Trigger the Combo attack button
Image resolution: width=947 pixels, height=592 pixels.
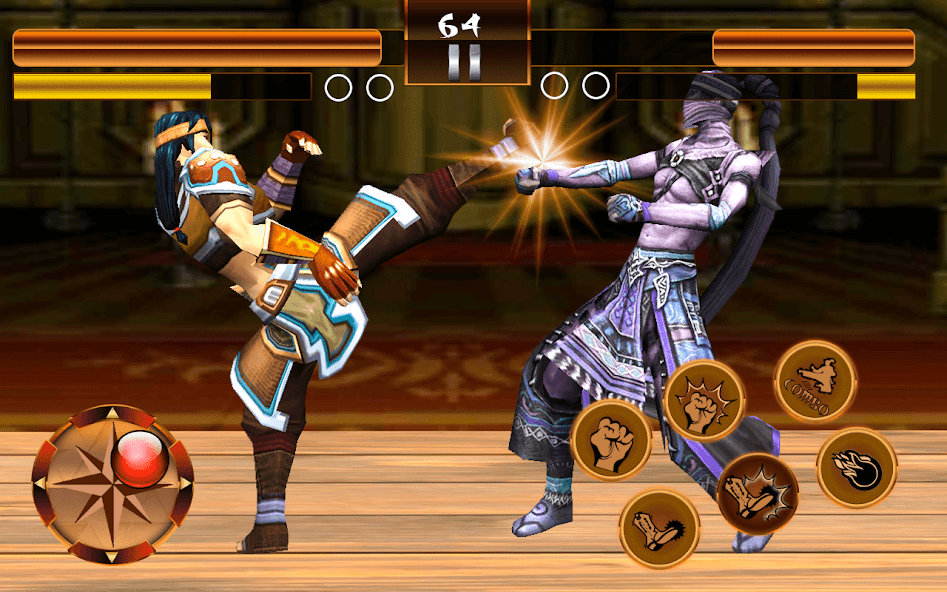[x=815, y=381]
